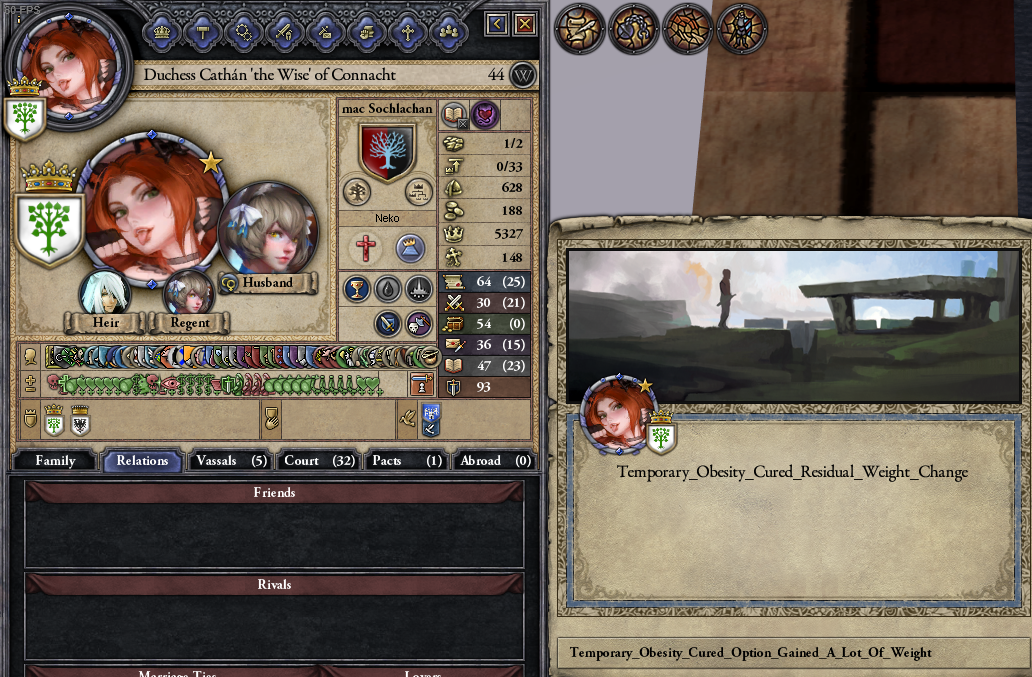1032x677 pixels.
Task: Open the Wikipedia W button
Action: pos(522,75)
